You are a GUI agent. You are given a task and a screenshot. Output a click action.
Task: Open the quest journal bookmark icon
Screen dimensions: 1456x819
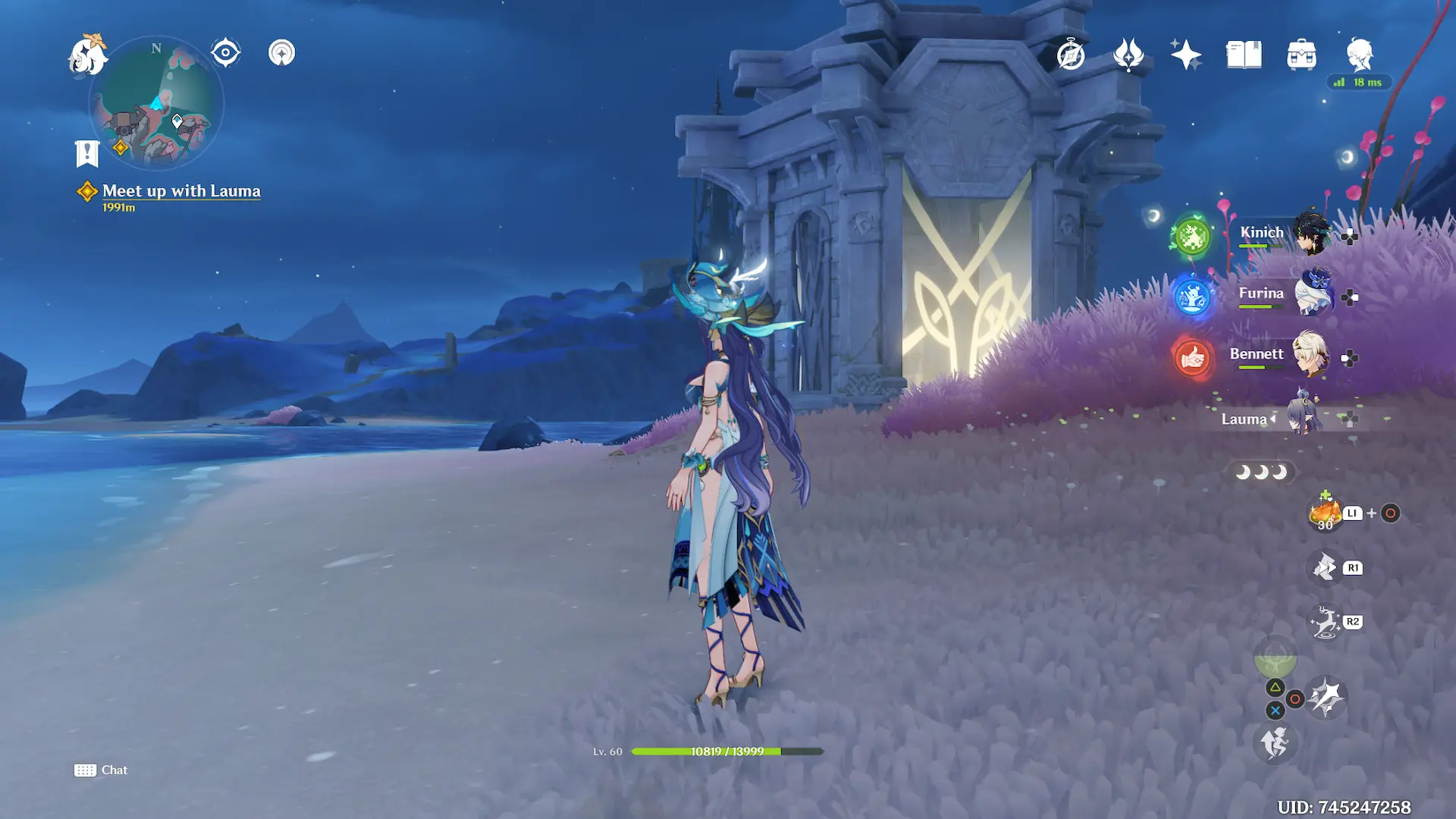click(87, 153)
